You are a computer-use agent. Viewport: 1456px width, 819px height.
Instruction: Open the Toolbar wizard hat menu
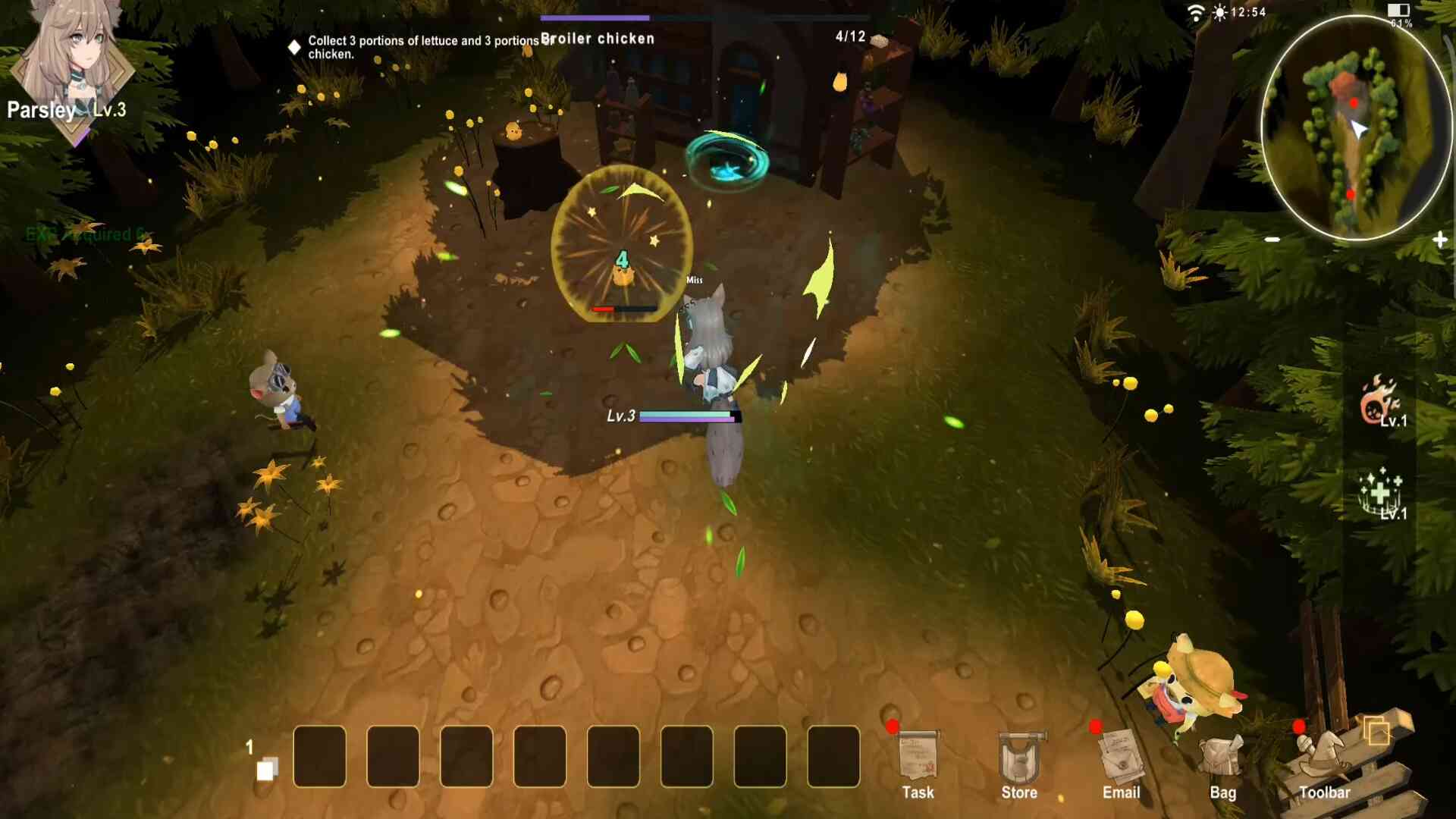[1323, 760]
